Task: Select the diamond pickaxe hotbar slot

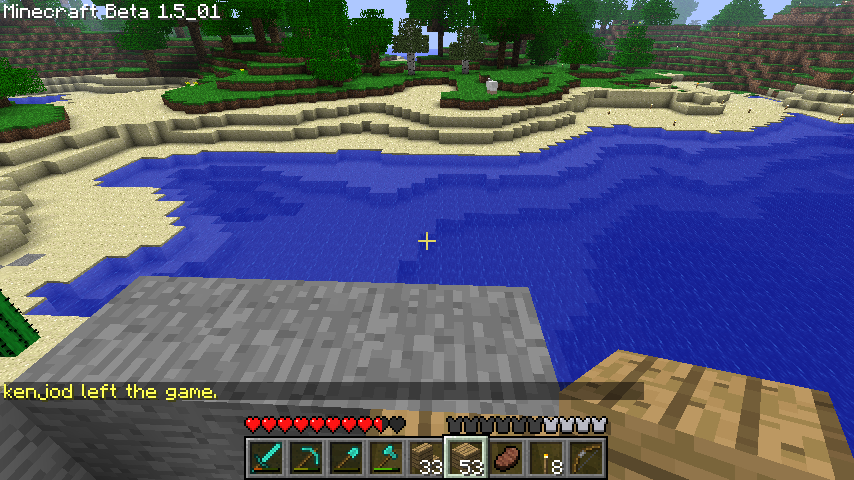Action: point(306,458)
